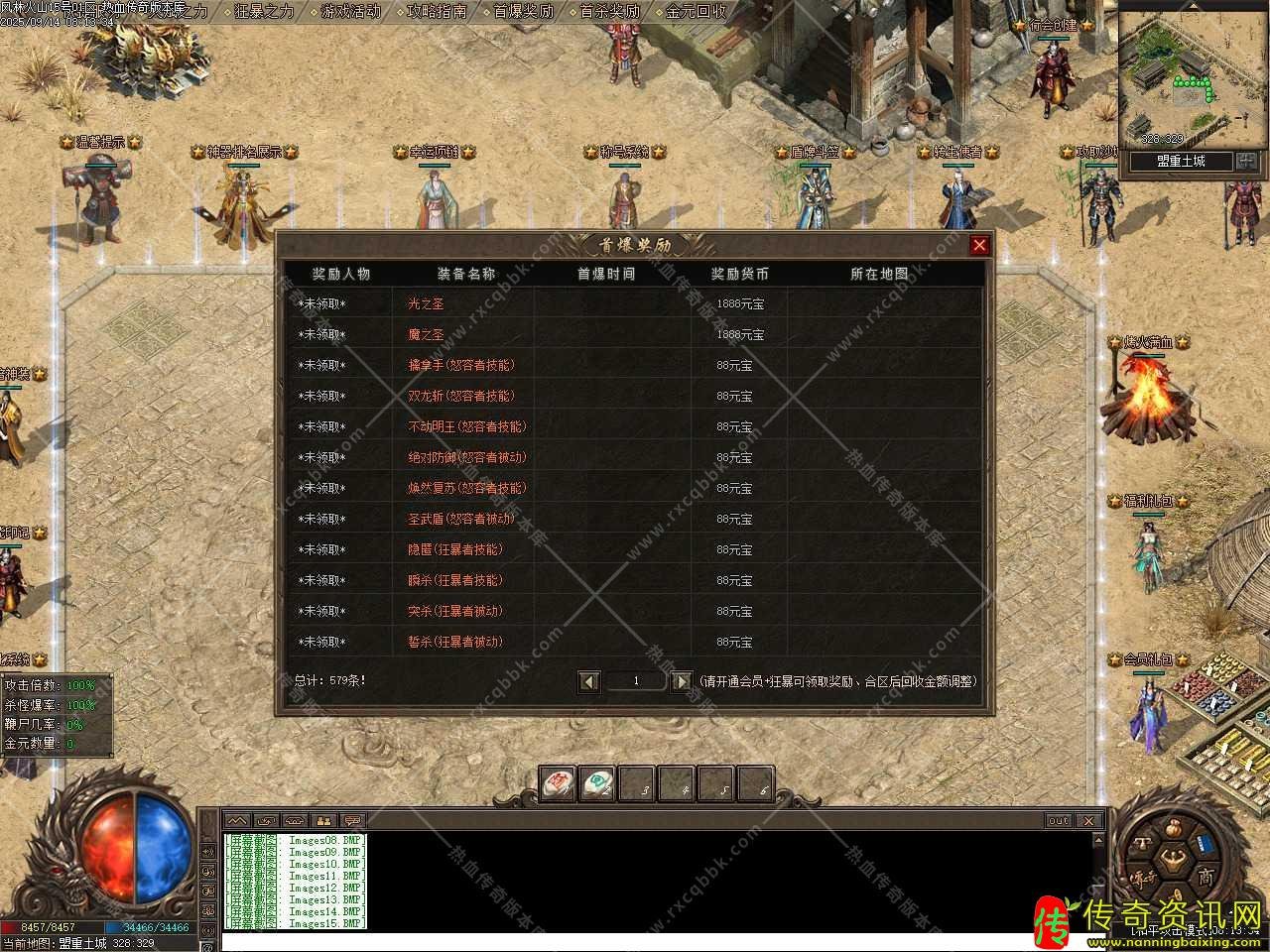
Task: Open the 首杀奖励 top menu
Action: [609, 12]
